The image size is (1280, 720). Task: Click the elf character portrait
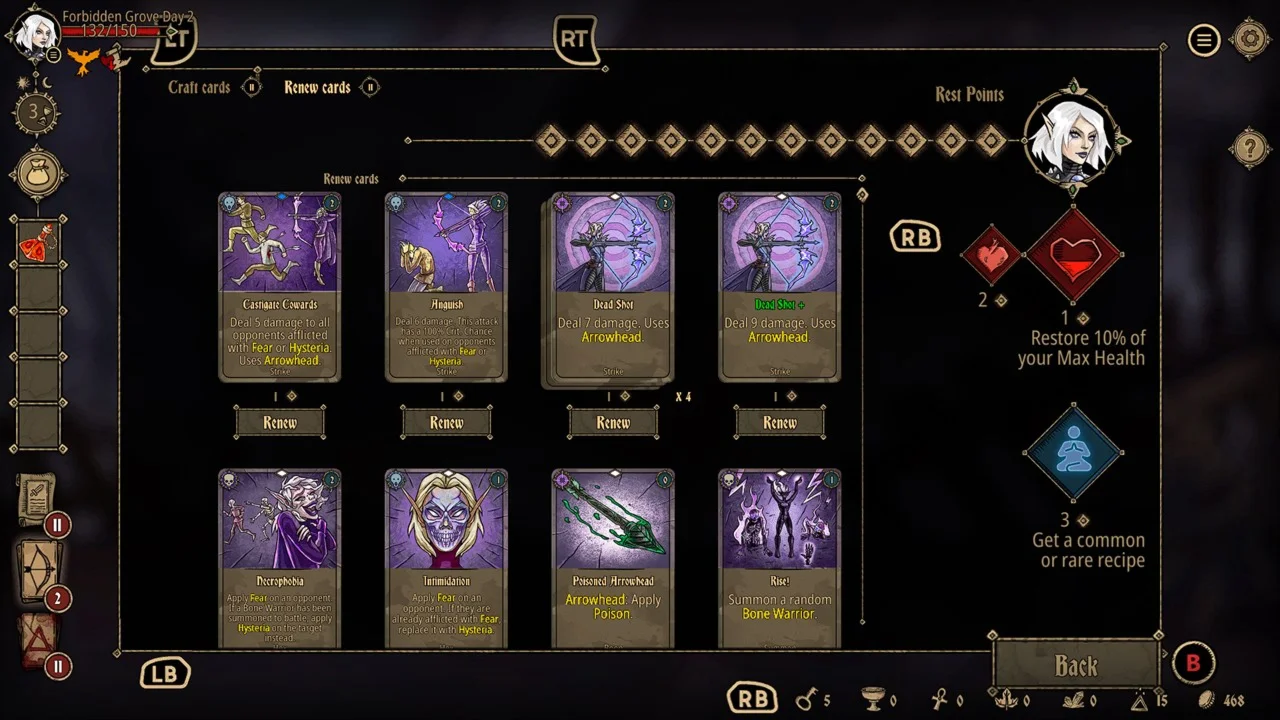click(x=35, y=32)
